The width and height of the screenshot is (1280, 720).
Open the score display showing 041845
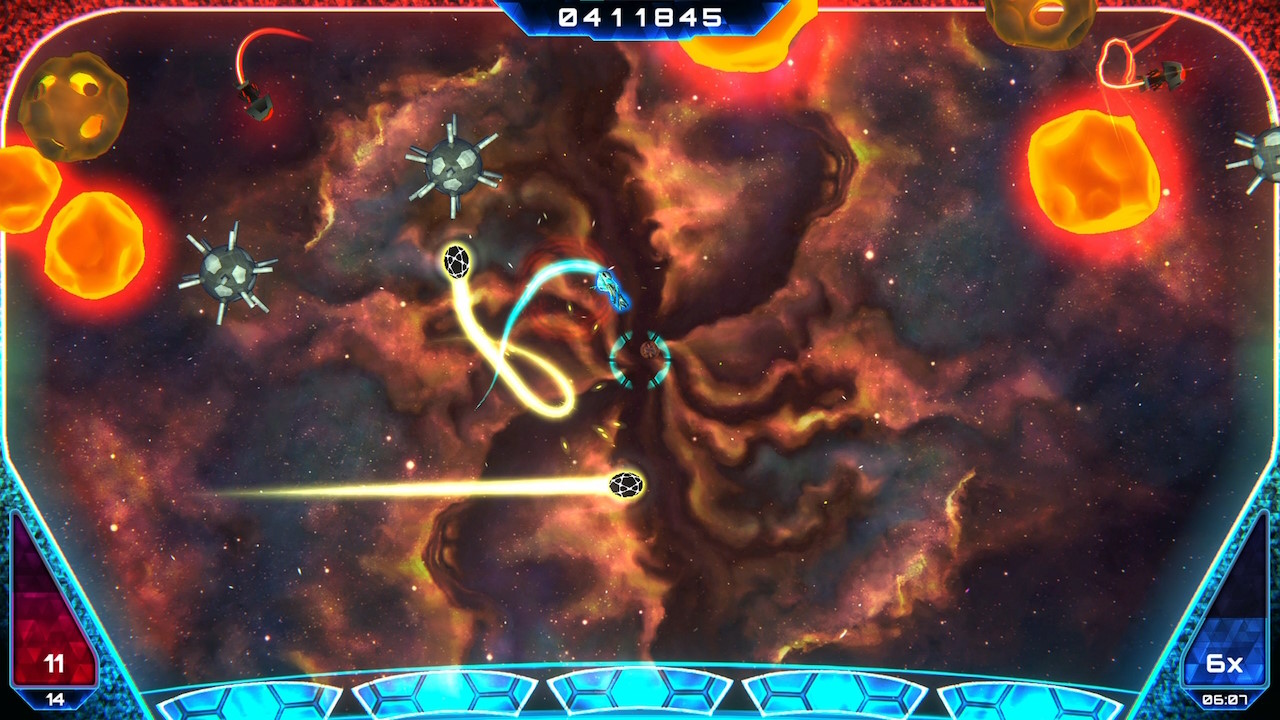[x=640, y=16]
